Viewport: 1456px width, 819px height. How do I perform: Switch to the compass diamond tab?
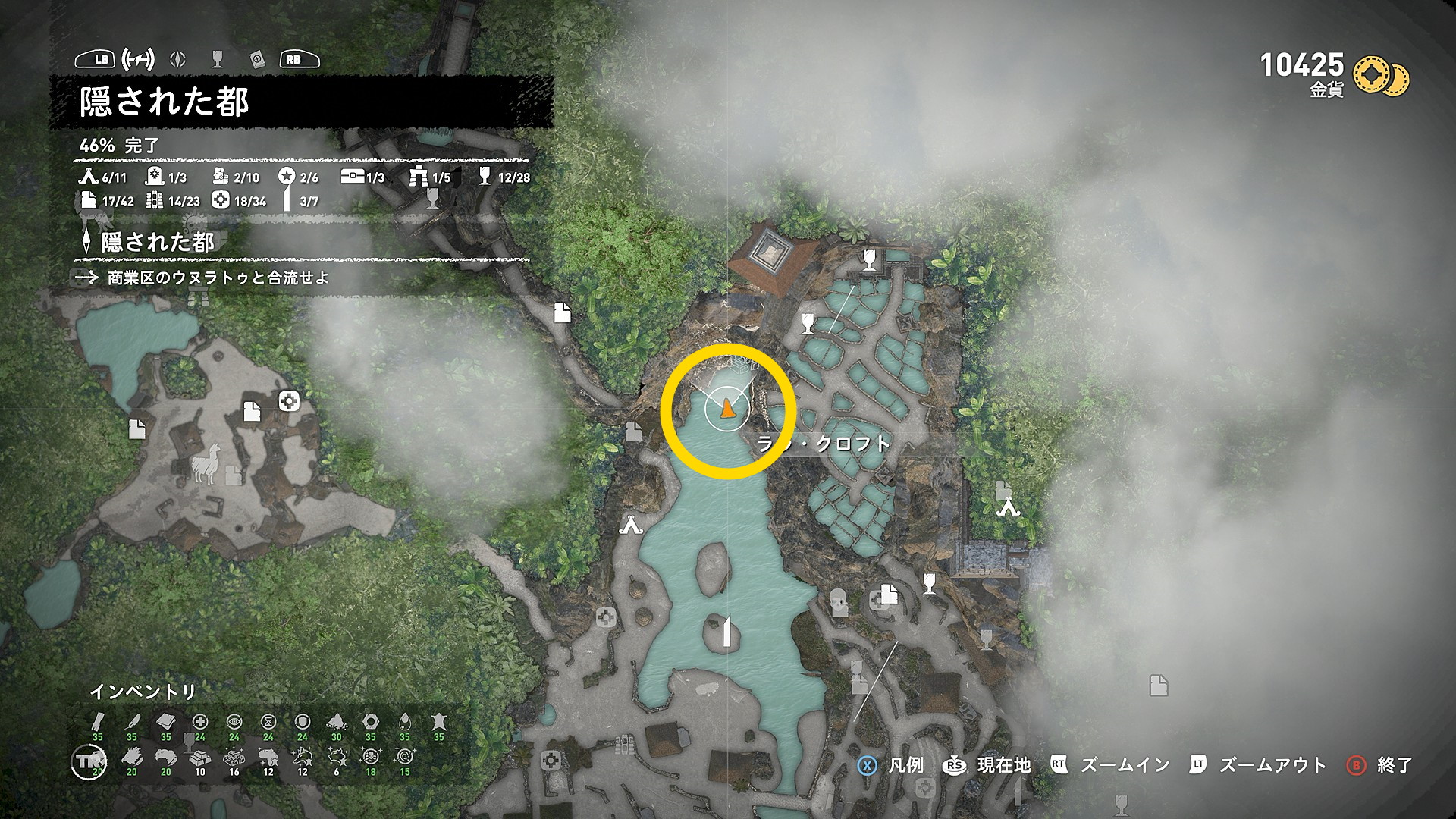(x=178, y=59)
